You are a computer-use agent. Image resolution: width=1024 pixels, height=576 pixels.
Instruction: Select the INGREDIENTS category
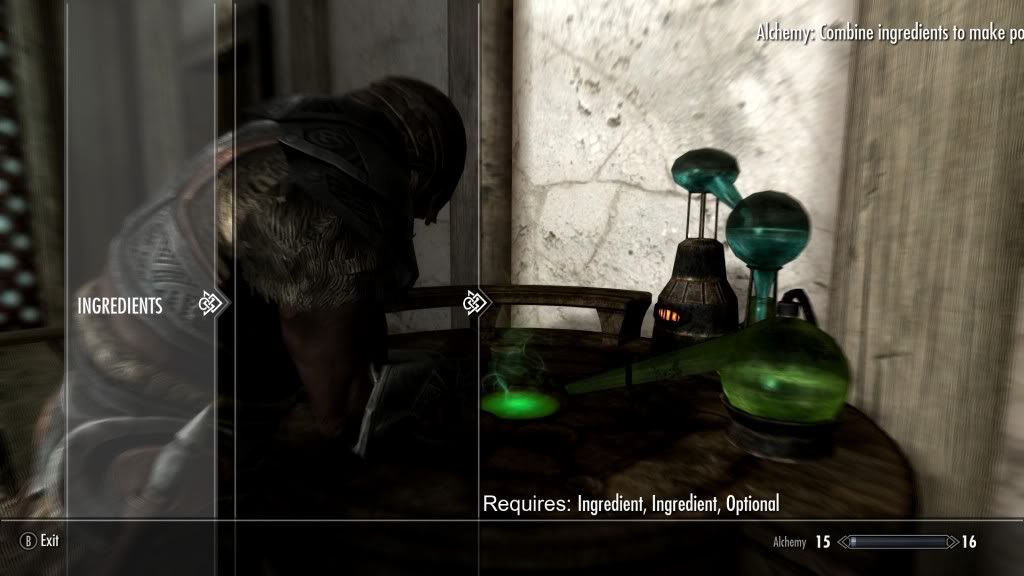click(x=120, y=307)
